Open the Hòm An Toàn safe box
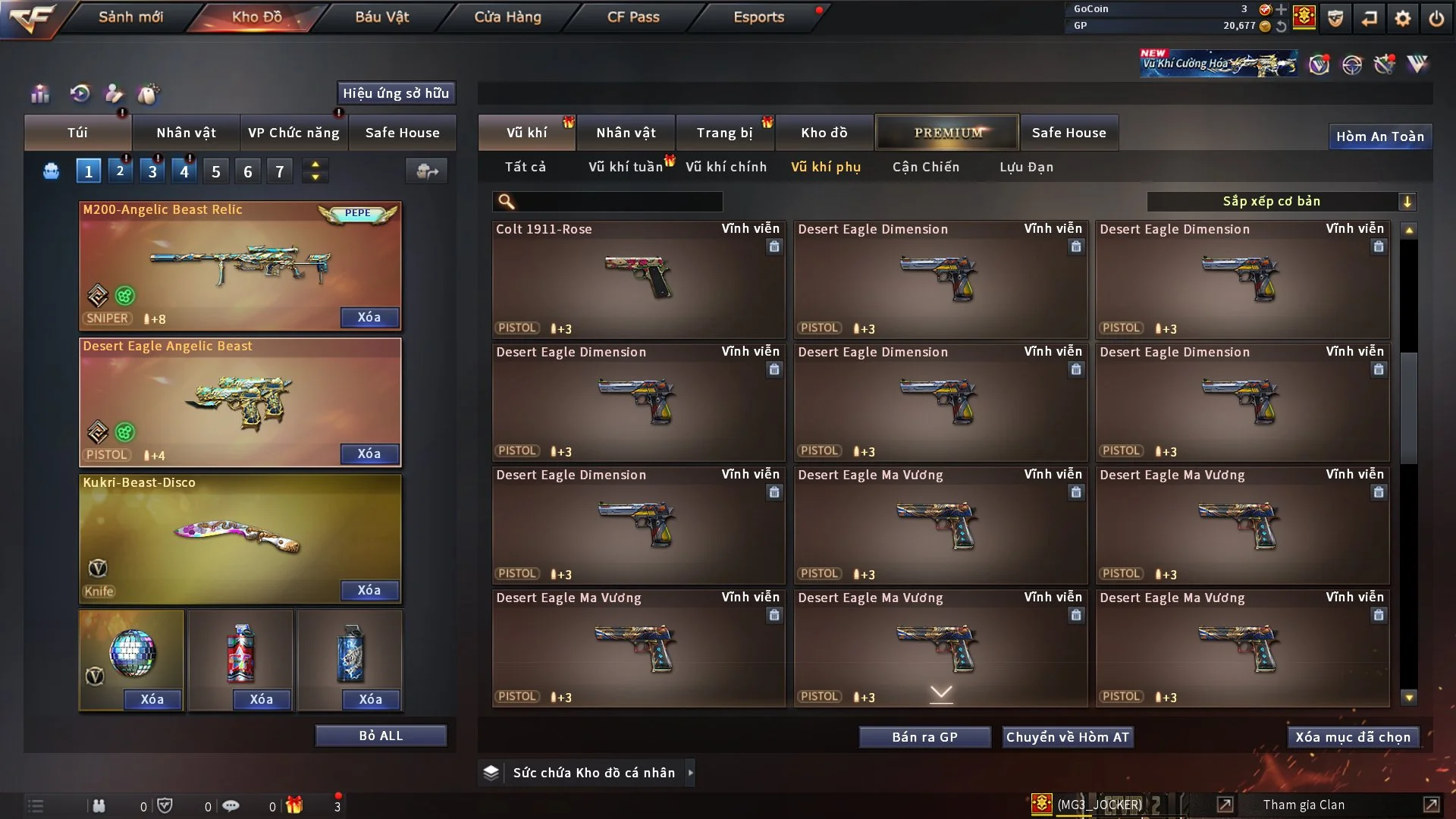1456x819 pixels. click(x=1379, y=136)
